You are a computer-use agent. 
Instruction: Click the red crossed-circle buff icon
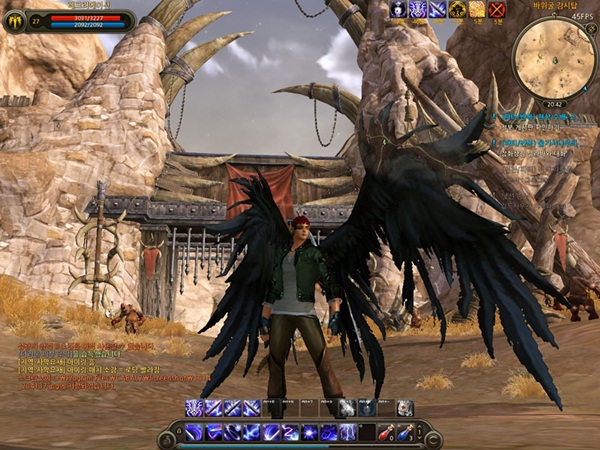497,10
